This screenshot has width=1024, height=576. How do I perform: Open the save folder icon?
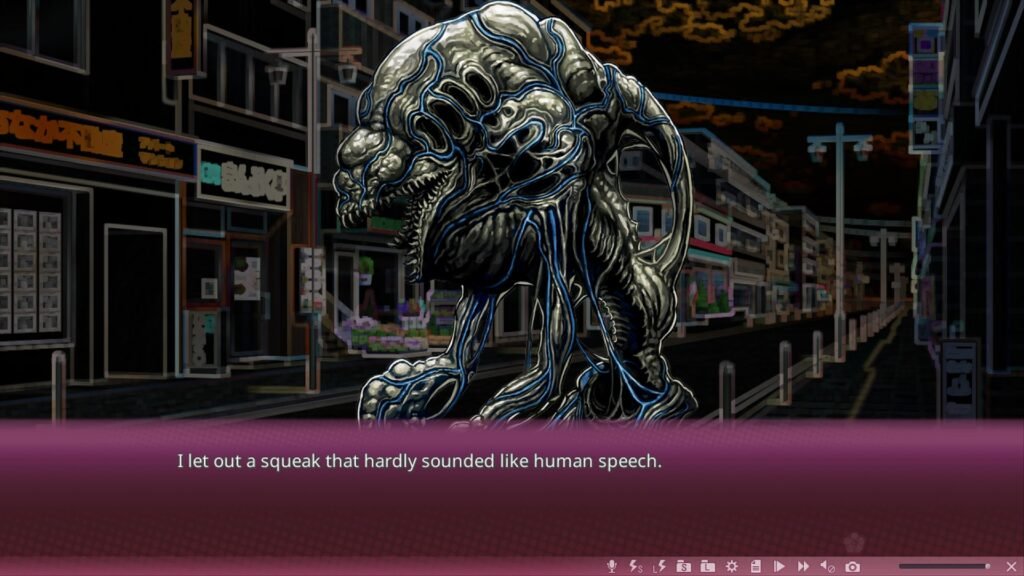click(x=683, y=567)
